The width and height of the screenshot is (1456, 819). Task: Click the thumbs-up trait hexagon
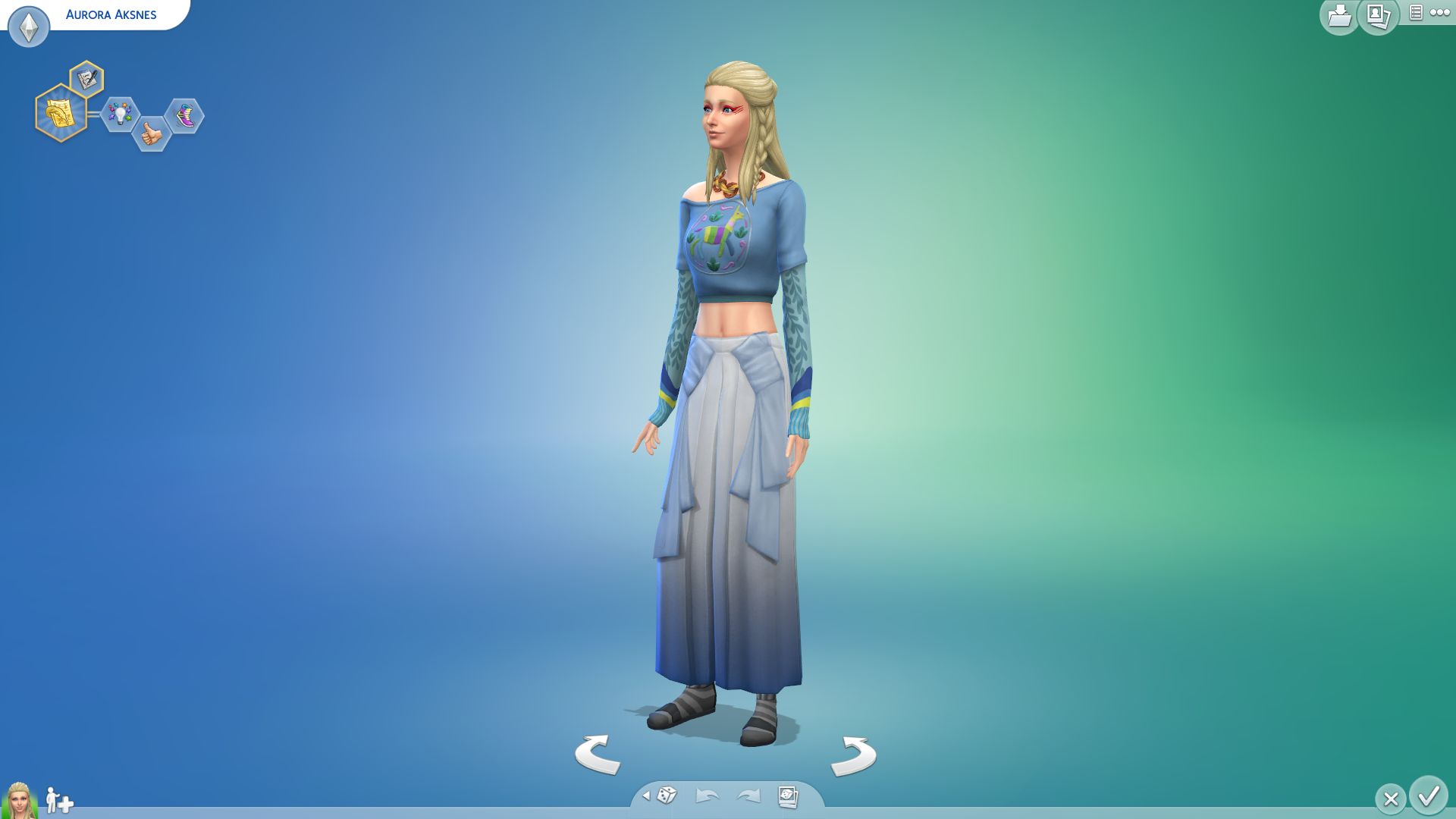[x=151, y=133]
